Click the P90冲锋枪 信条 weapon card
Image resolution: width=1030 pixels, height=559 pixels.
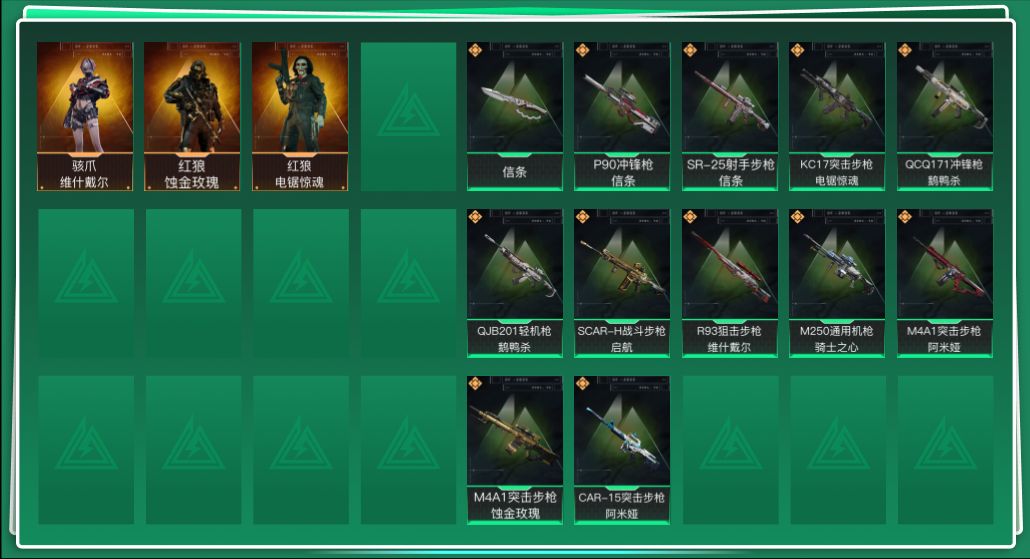click(x=622, y=115)
